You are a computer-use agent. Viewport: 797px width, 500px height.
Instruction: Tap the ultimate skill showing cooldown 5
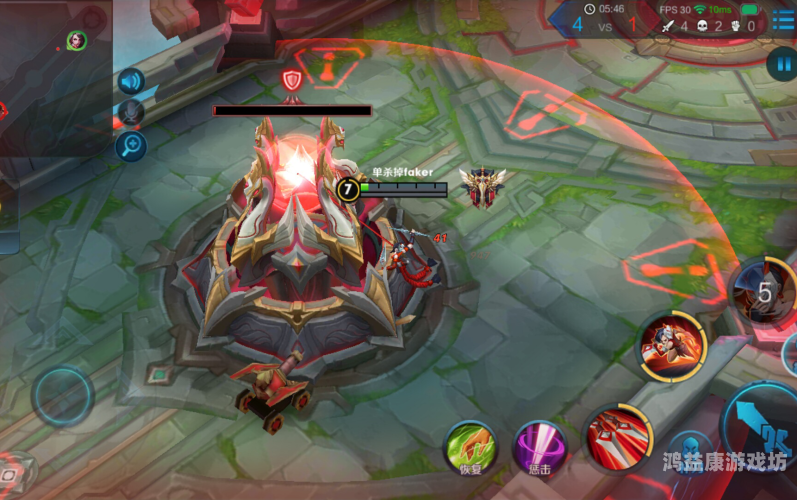click(764, 291)
